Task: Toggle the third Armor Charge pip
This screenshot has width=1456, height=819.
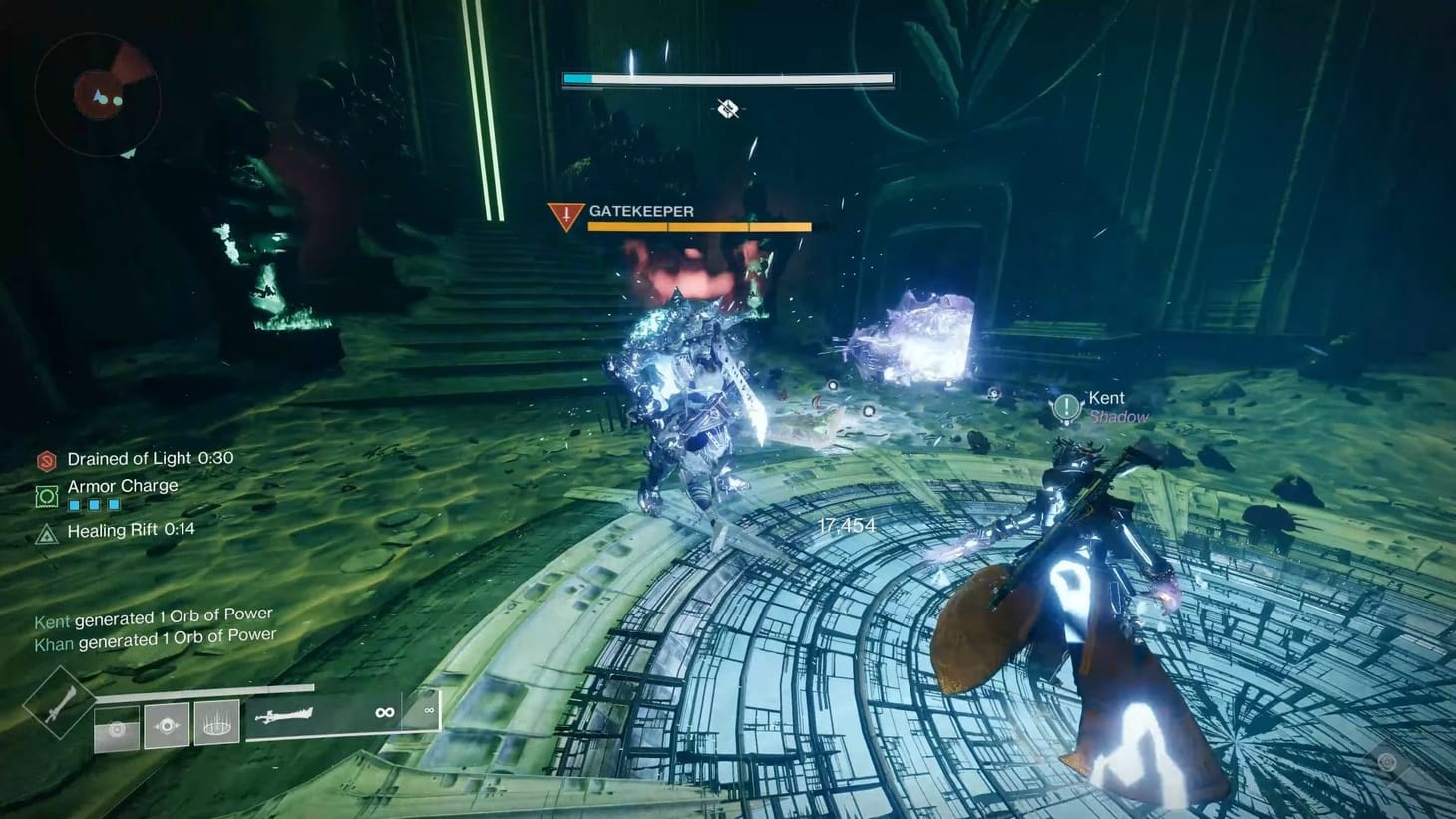Action: click(x=113, y=504)
